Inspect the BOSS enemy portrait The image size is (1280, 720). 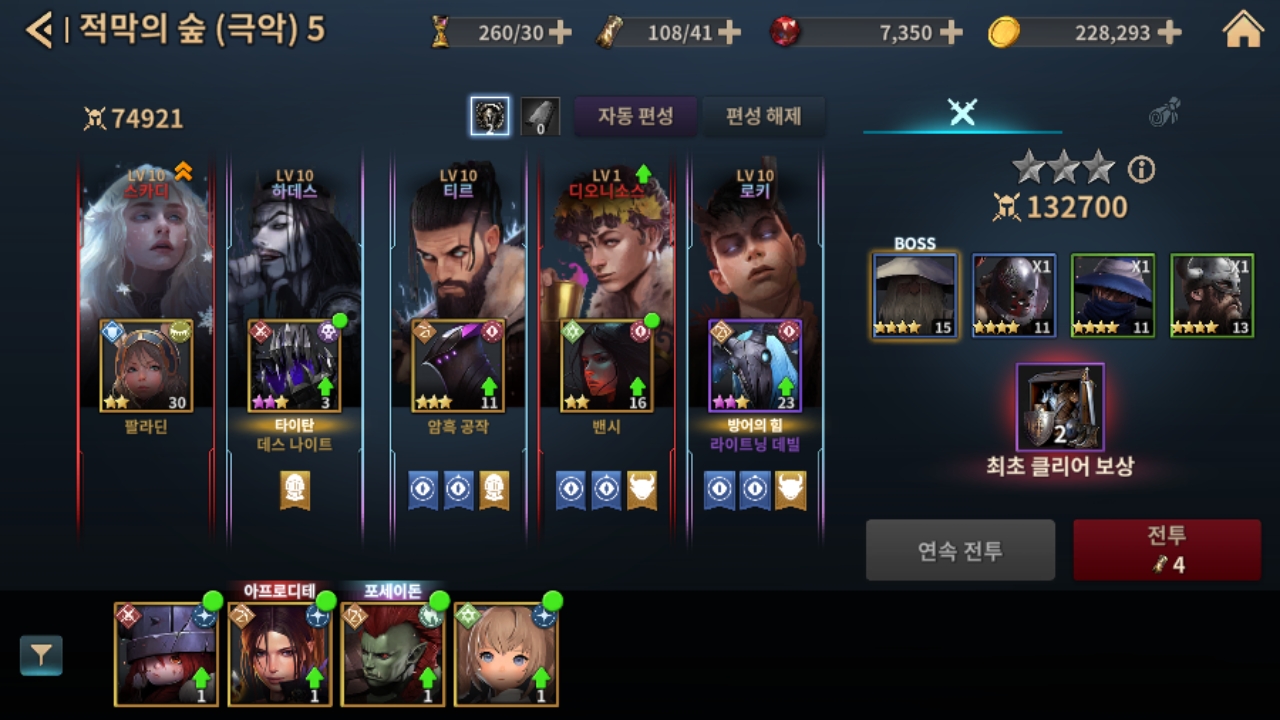915,295
